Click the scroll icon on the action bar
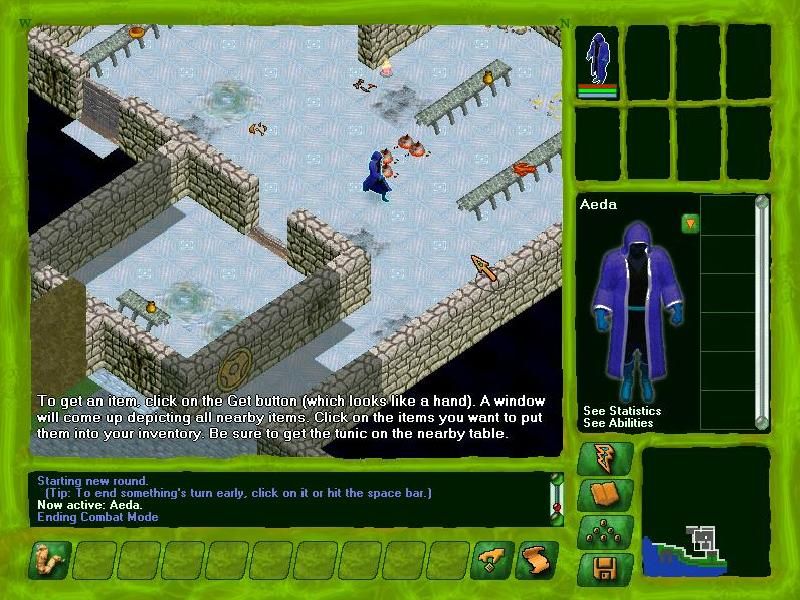 pyautogui.click(x=537, y=561)
